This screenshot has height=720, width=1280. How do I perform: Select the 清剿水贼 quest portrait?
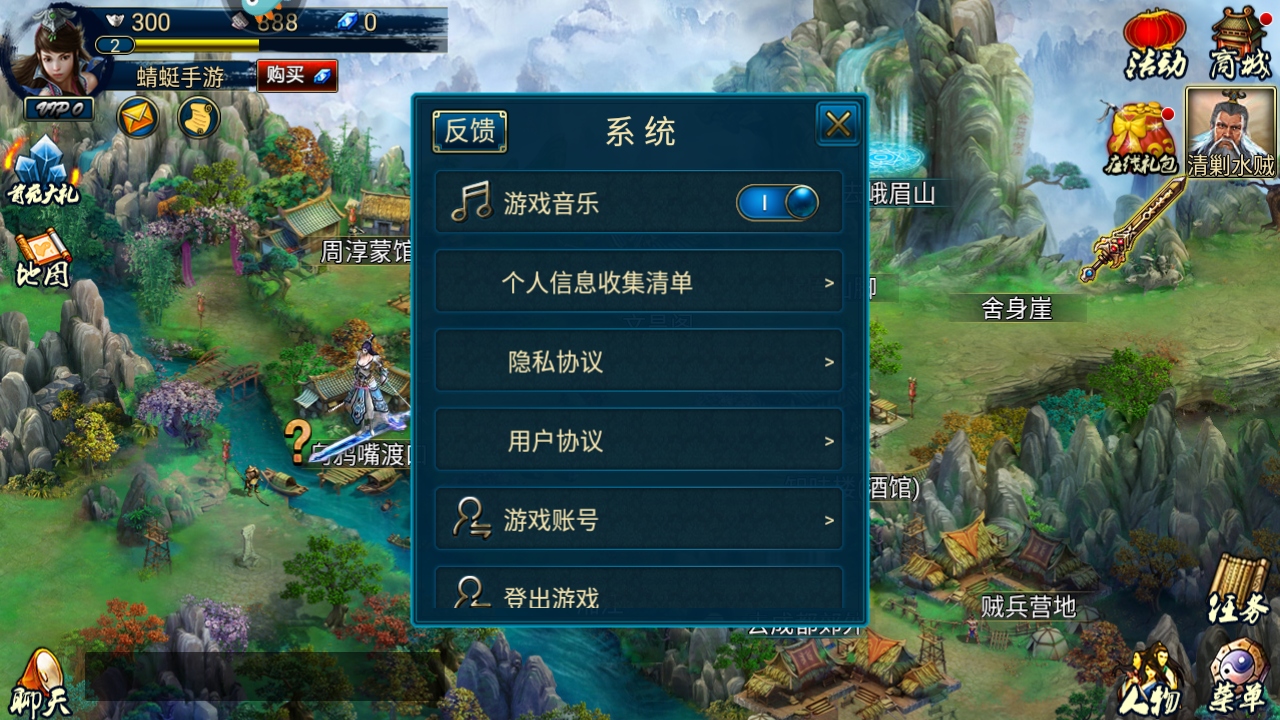pyautogui.click(x=1231, y=132)
